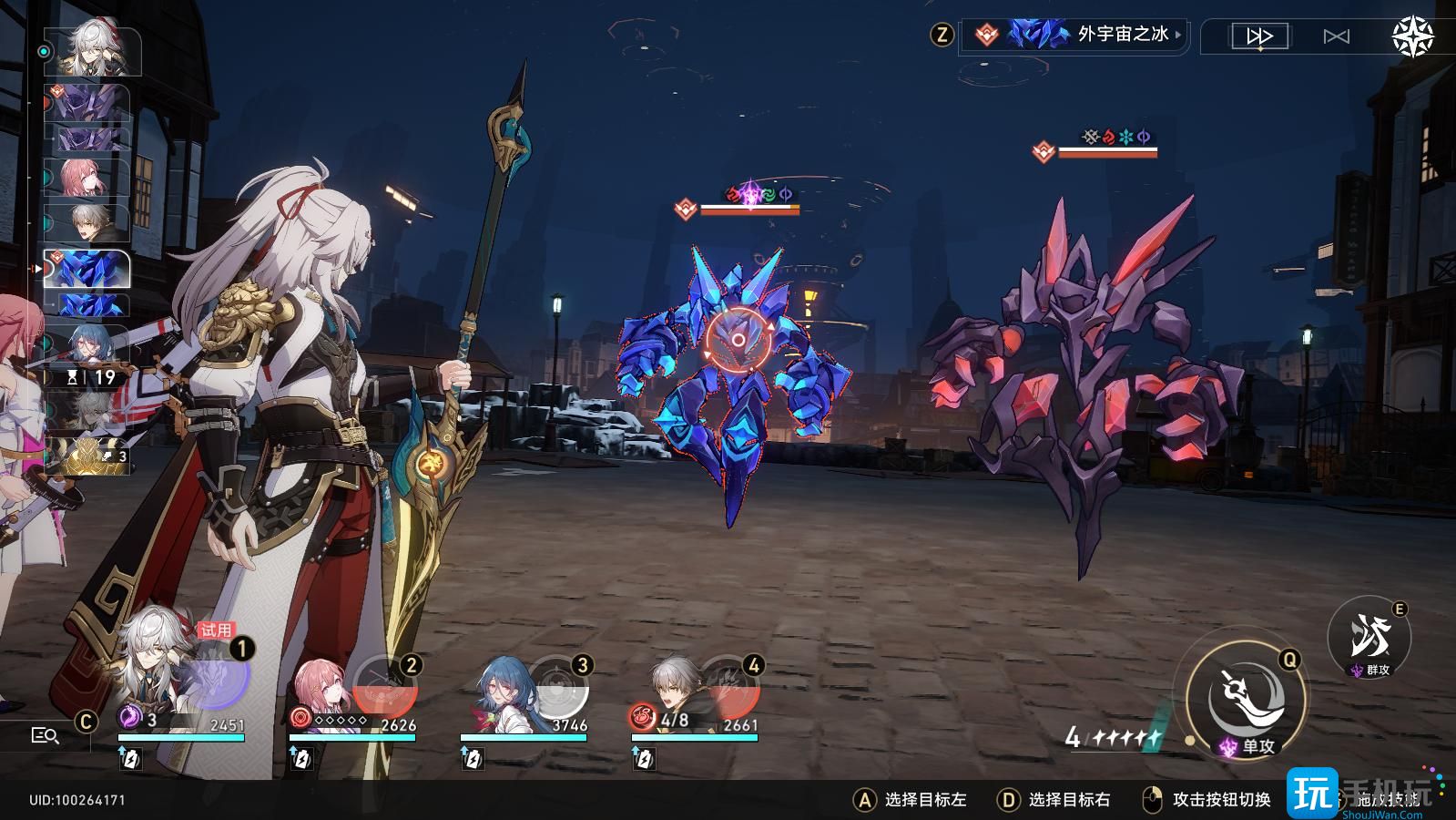The width and height of the screenshot is (1456, 820).
Task: Toggle double-speed battle
Action: (x=1259, y=36)
